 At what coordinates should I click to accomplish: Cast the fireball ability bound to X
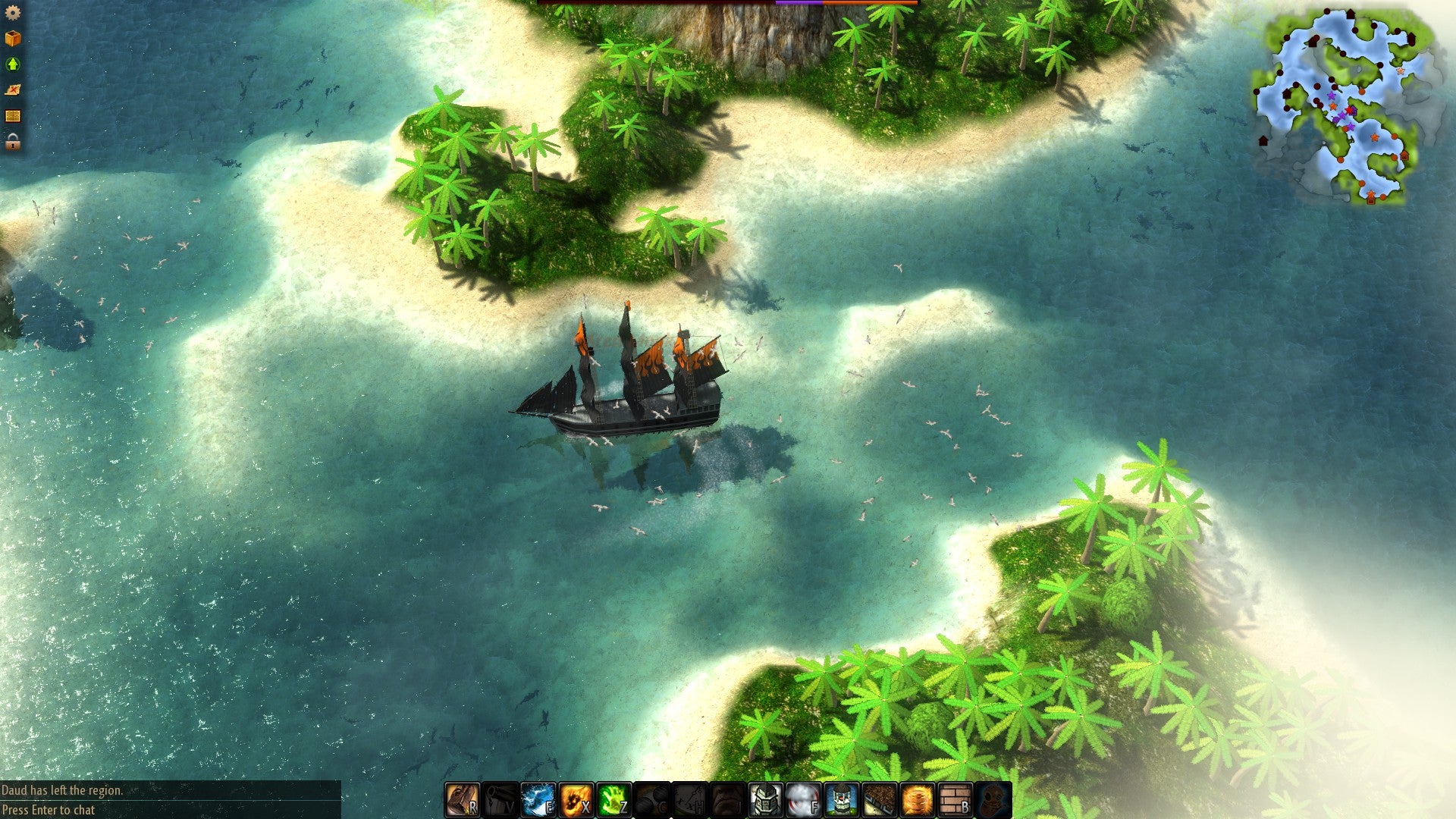coord(578,798)
